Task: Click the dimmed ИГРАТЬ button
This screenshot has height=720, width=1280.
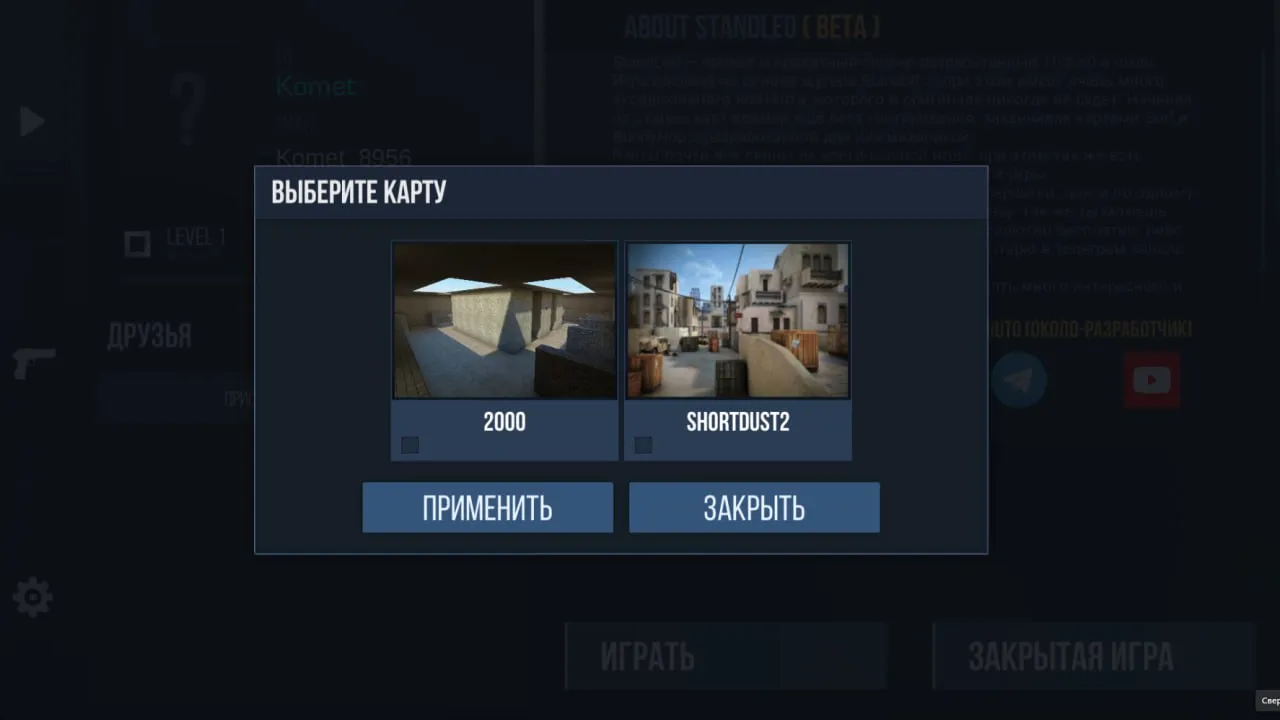Action: 725,656
